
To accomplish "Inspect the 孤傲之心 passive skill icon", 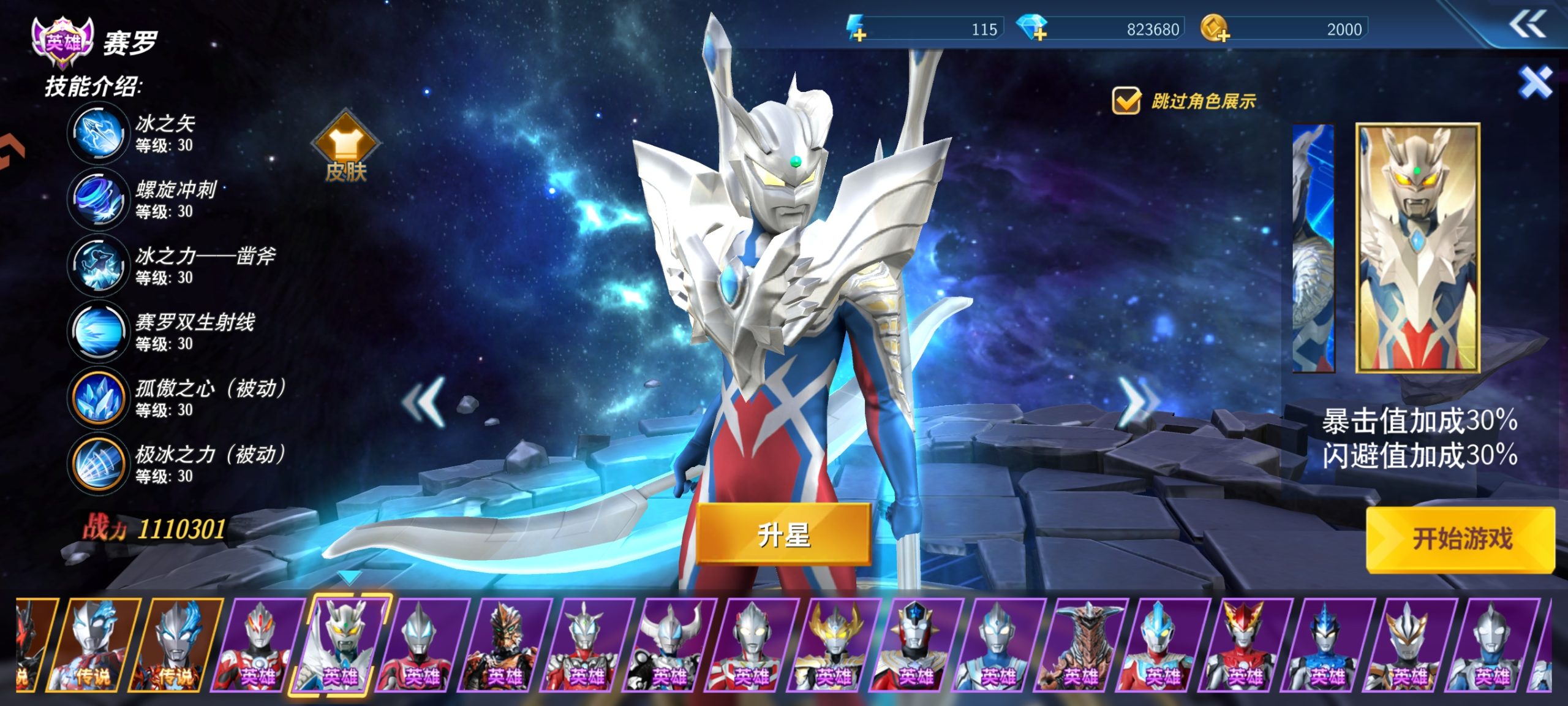I will click(x=98, y=398).
